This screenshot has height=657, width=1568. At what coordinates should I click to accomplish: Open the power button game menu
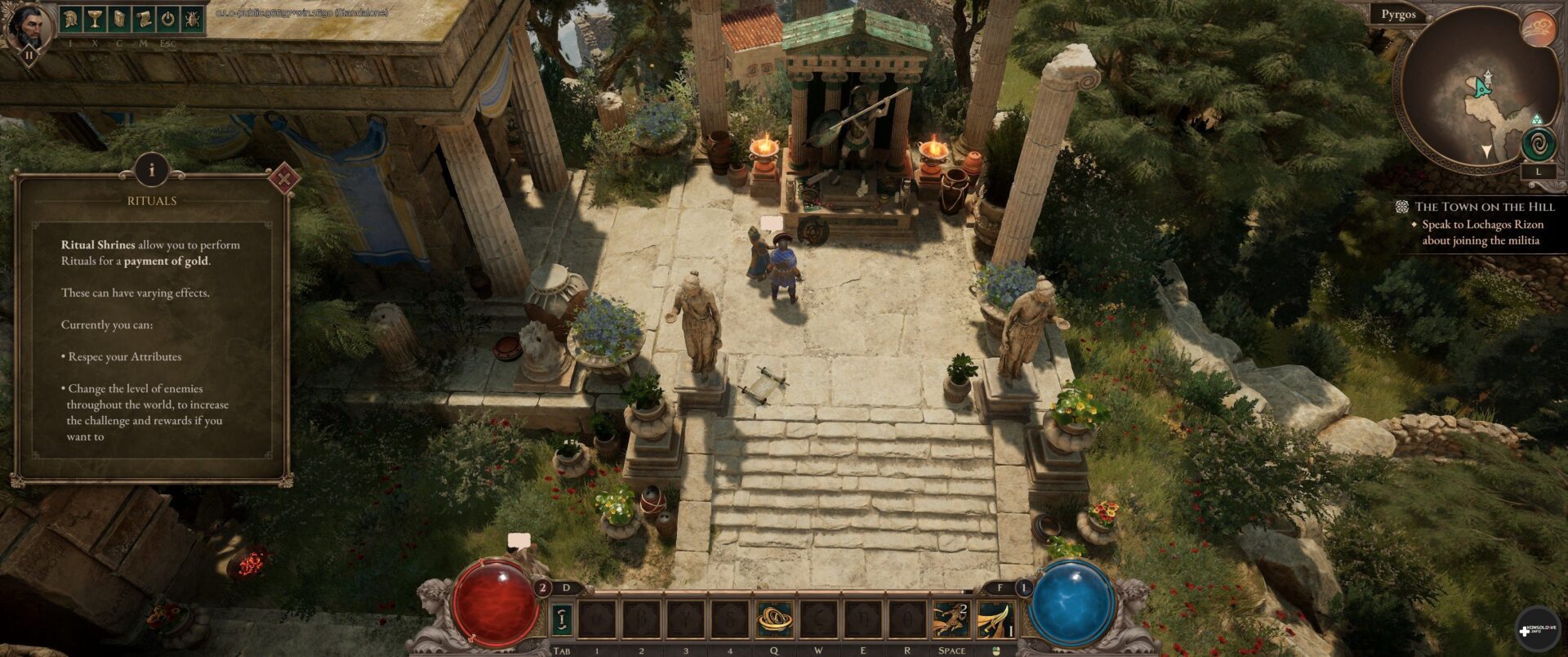167,20
